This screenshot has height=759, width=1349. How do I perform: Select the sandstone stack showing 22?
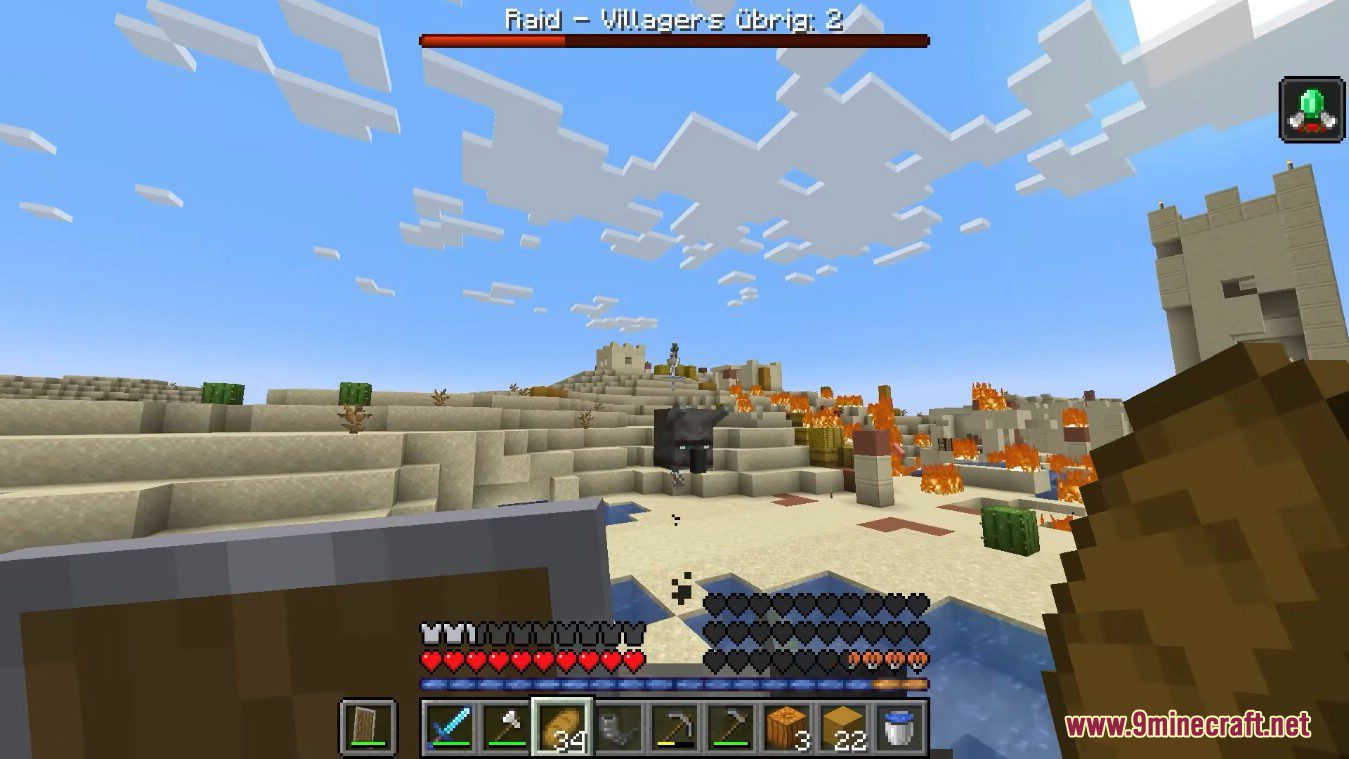pyautogui.click(x=845, y=731)
